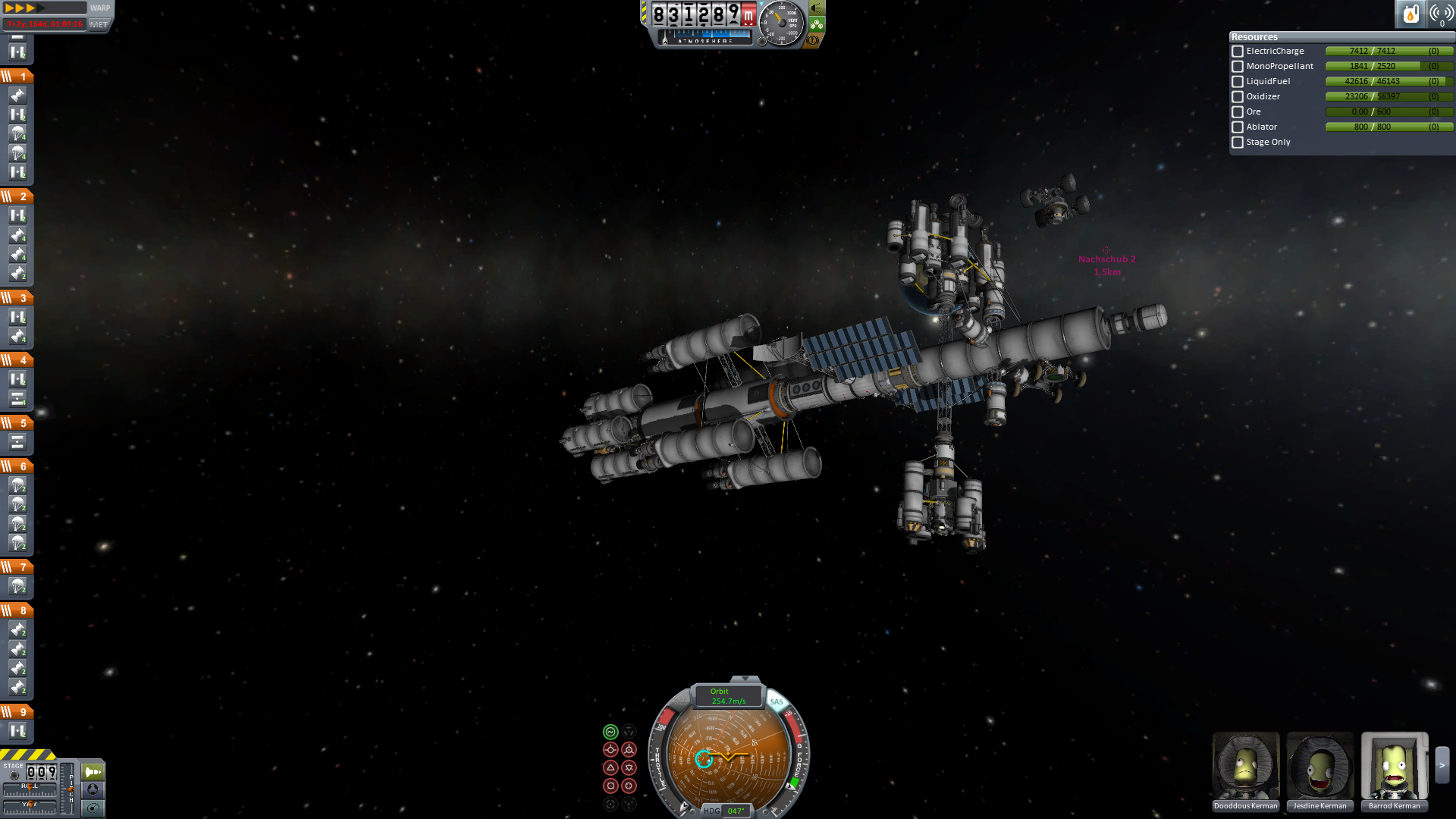The width and height of the screenshot is (1456, 819).
Task: Open Dooddous Kerman's crew portrait
Action: [x=1245, y=766]
